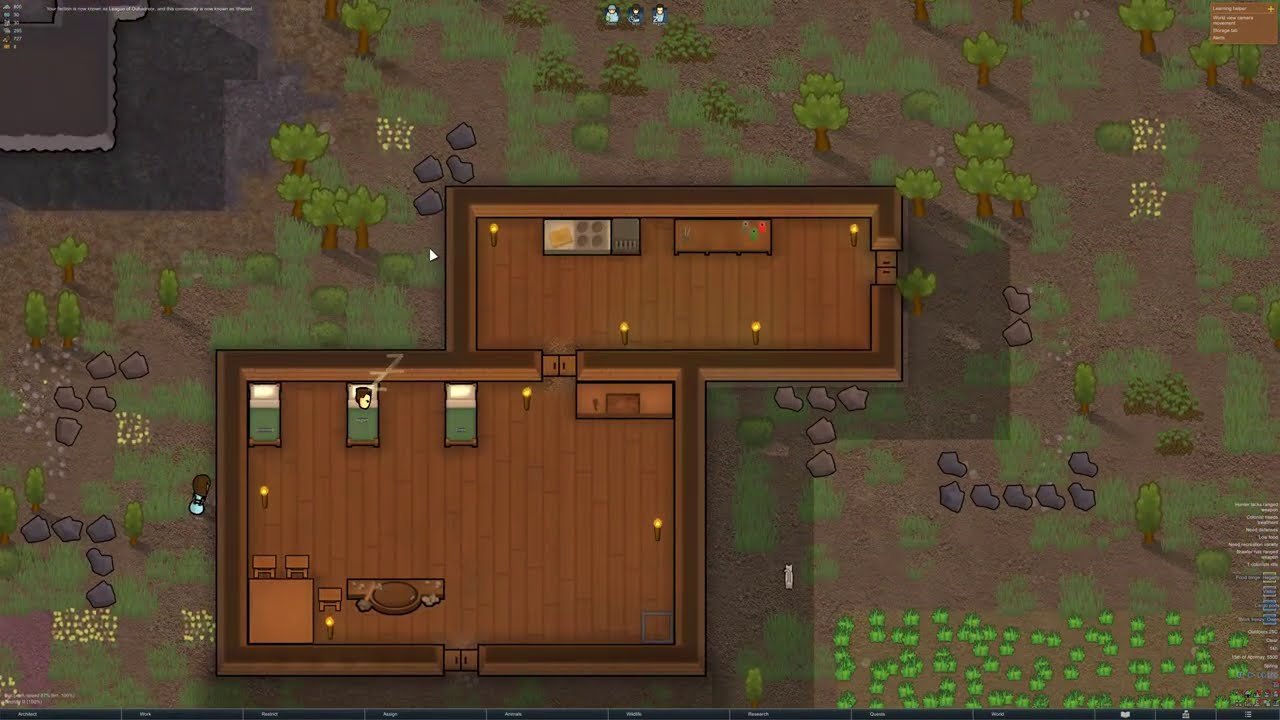Open the Research tab

click(758, 714)
